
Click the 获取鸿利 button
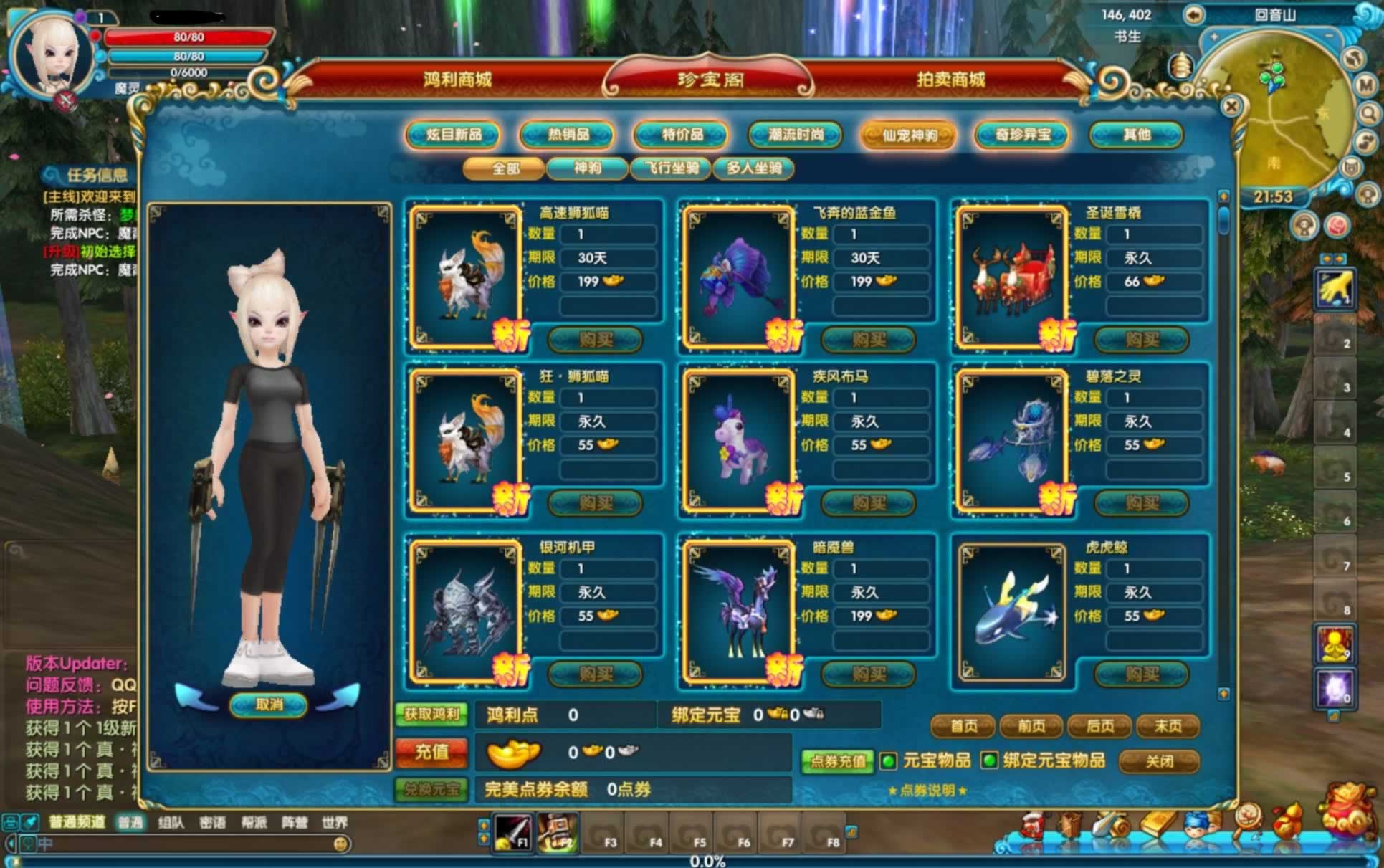pos(431,714)
